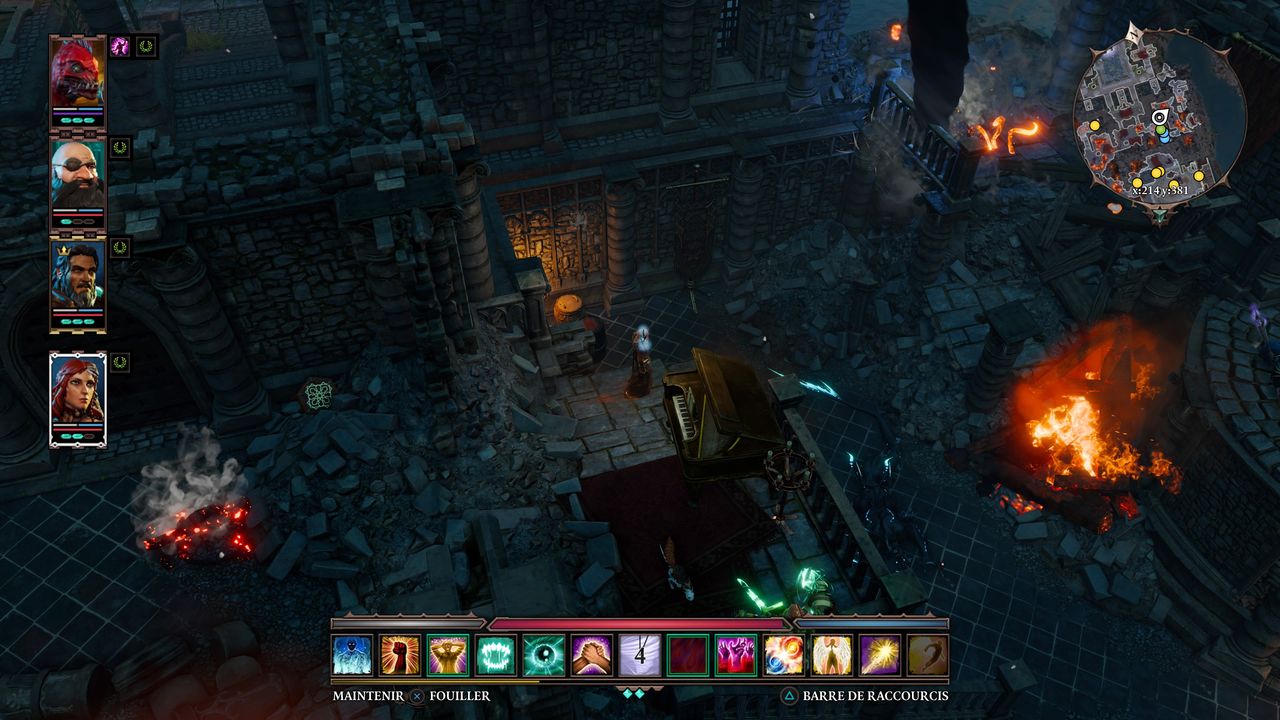Choose the crowned bearded man portrait
The width and height of the screenshot is (1280, 720).
77,279
